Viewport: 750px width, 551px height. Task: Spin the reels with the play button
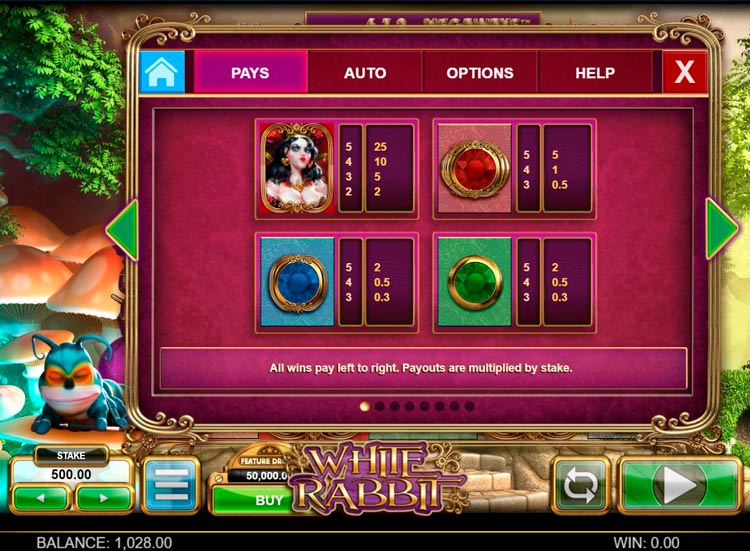point(679,486)
